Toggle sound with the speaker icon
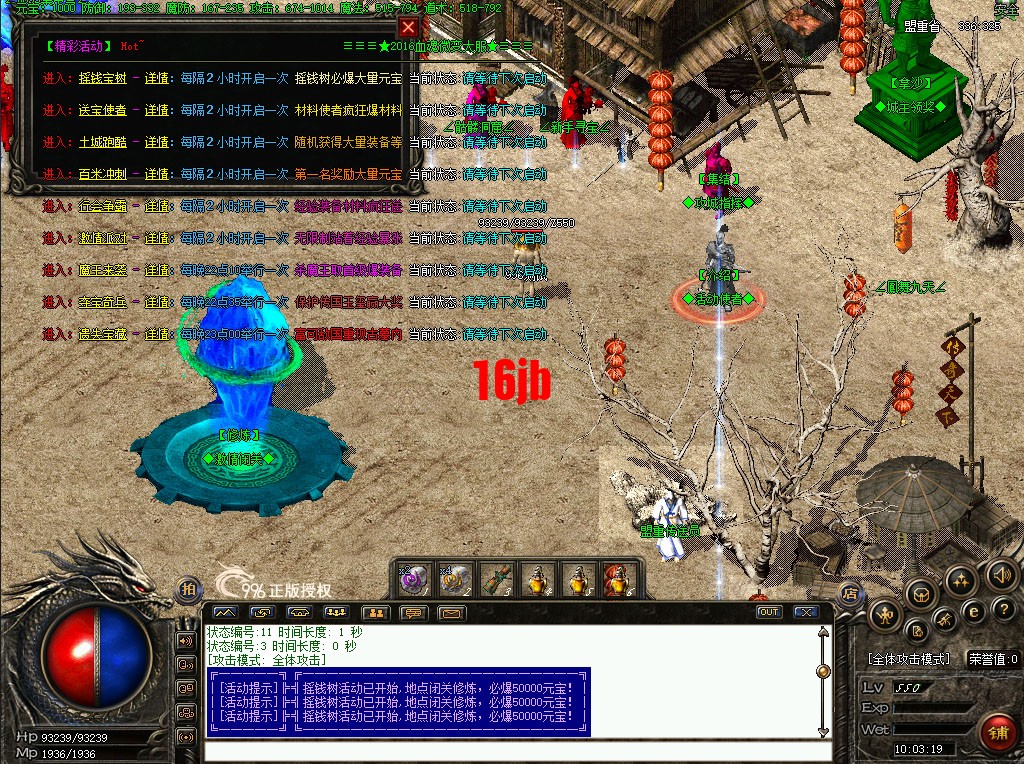This screenshot has height=764, width=1024. point(1002,575)
